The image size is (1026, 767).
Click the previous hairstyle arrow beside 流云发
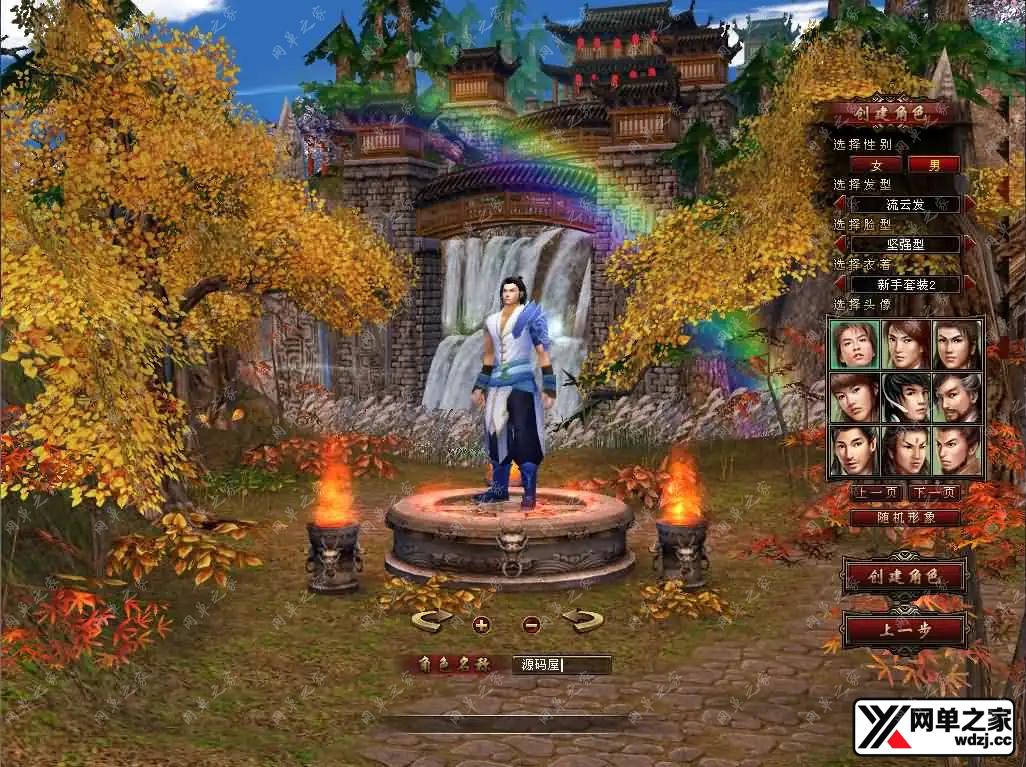click(840, 204)
